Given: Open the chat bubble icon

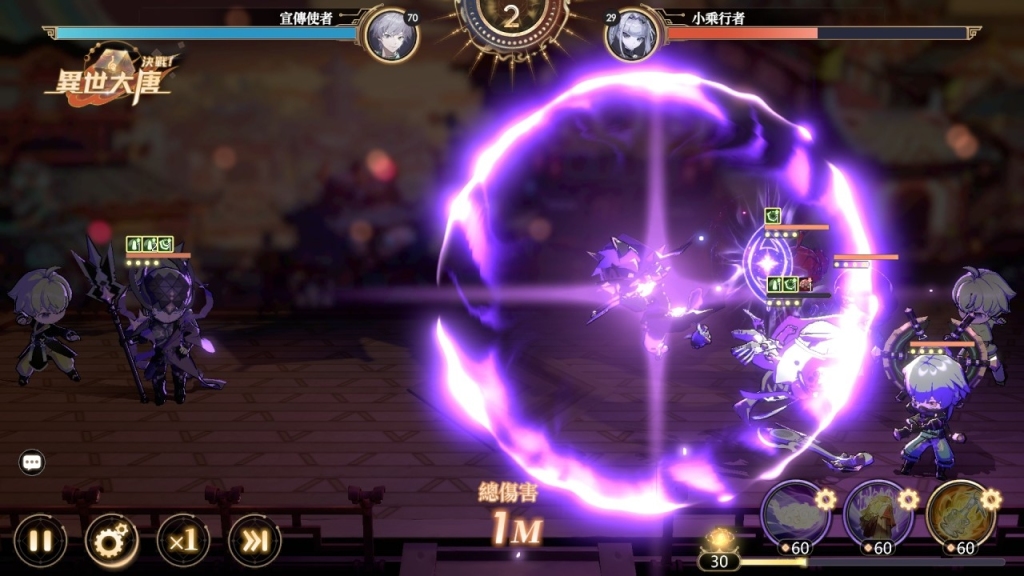Looking at the screenshot, I should 32,462.
